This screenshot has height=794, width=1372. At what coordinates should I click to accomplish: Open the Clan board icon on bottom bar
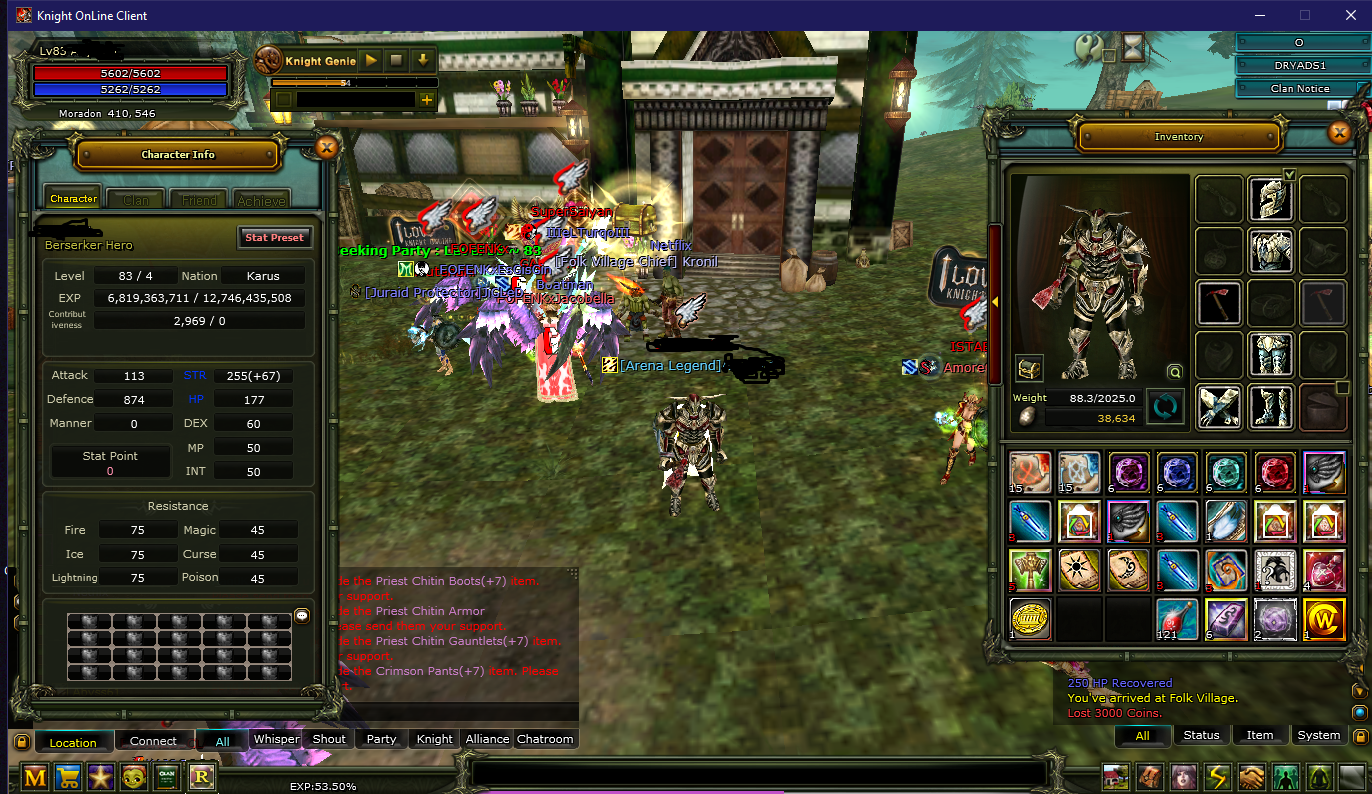[x=165, y=776]
